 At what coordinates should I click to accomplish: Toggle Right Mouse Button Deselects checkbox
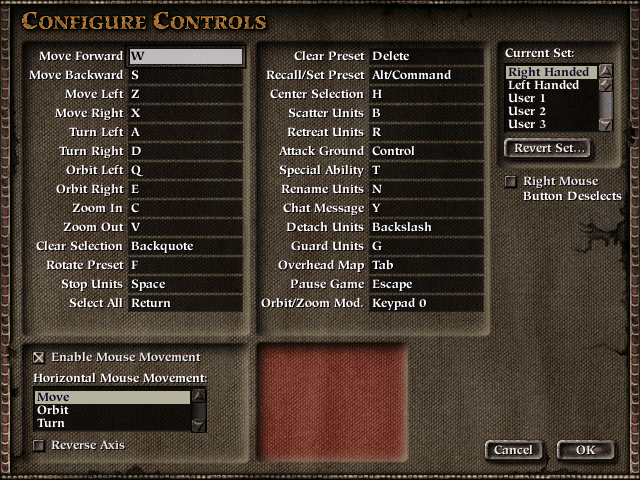[x=512, y=182]
